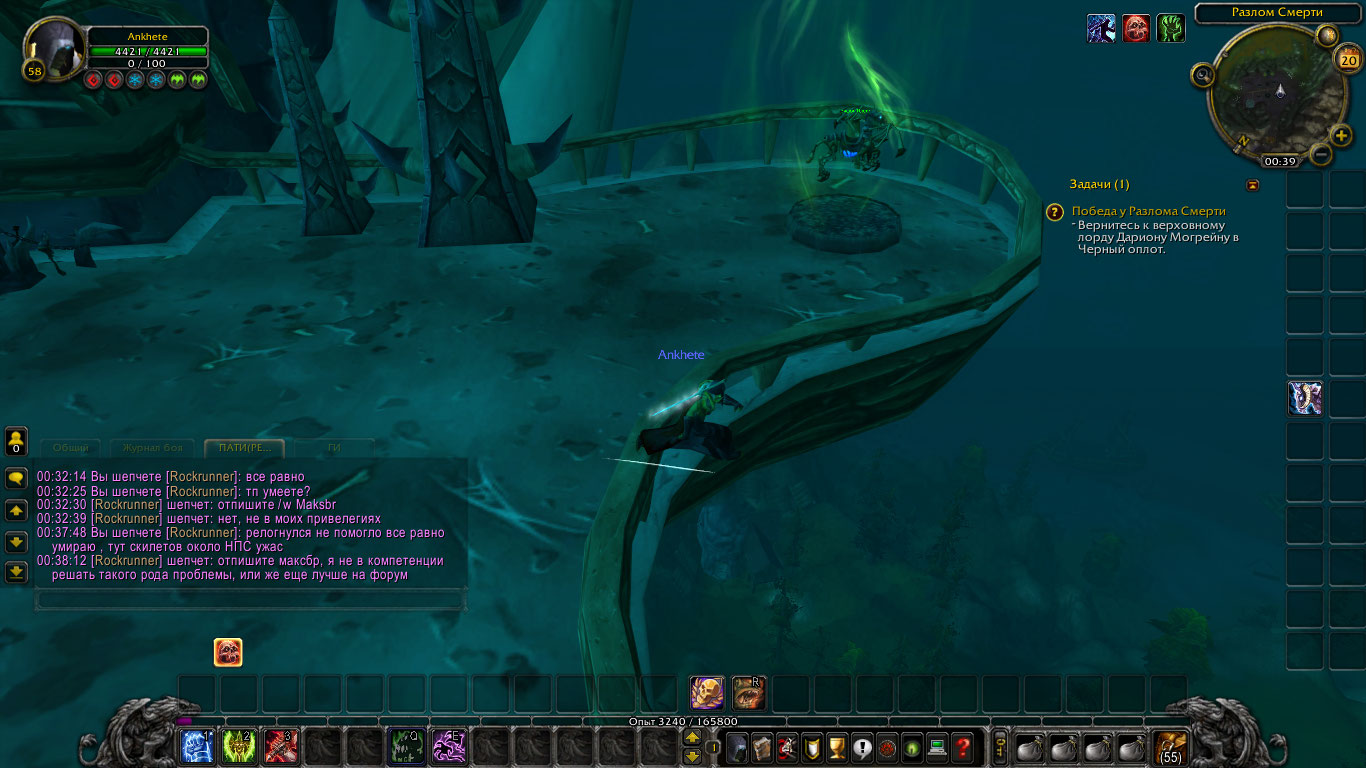Open the calendar showing day 20
The width and height of the screenshot is (1366, 768).
point(1346,60)
